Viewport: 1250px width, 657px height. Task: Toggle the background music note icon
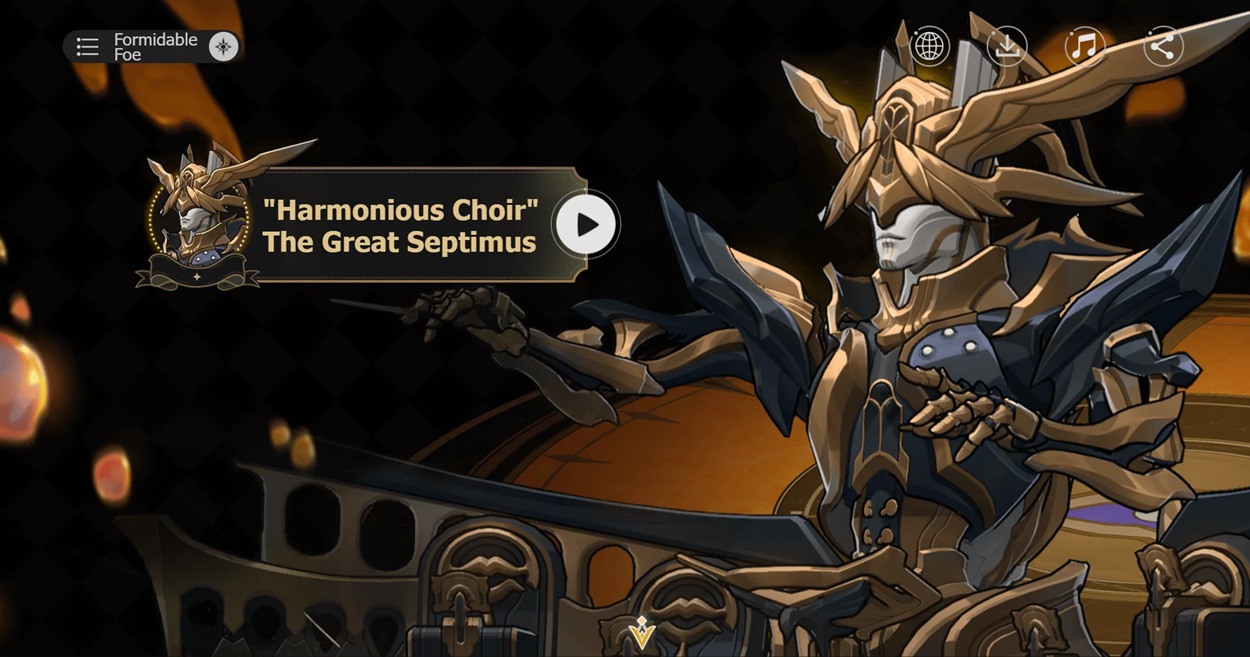pyautogui.click(x=1084, y=46)
